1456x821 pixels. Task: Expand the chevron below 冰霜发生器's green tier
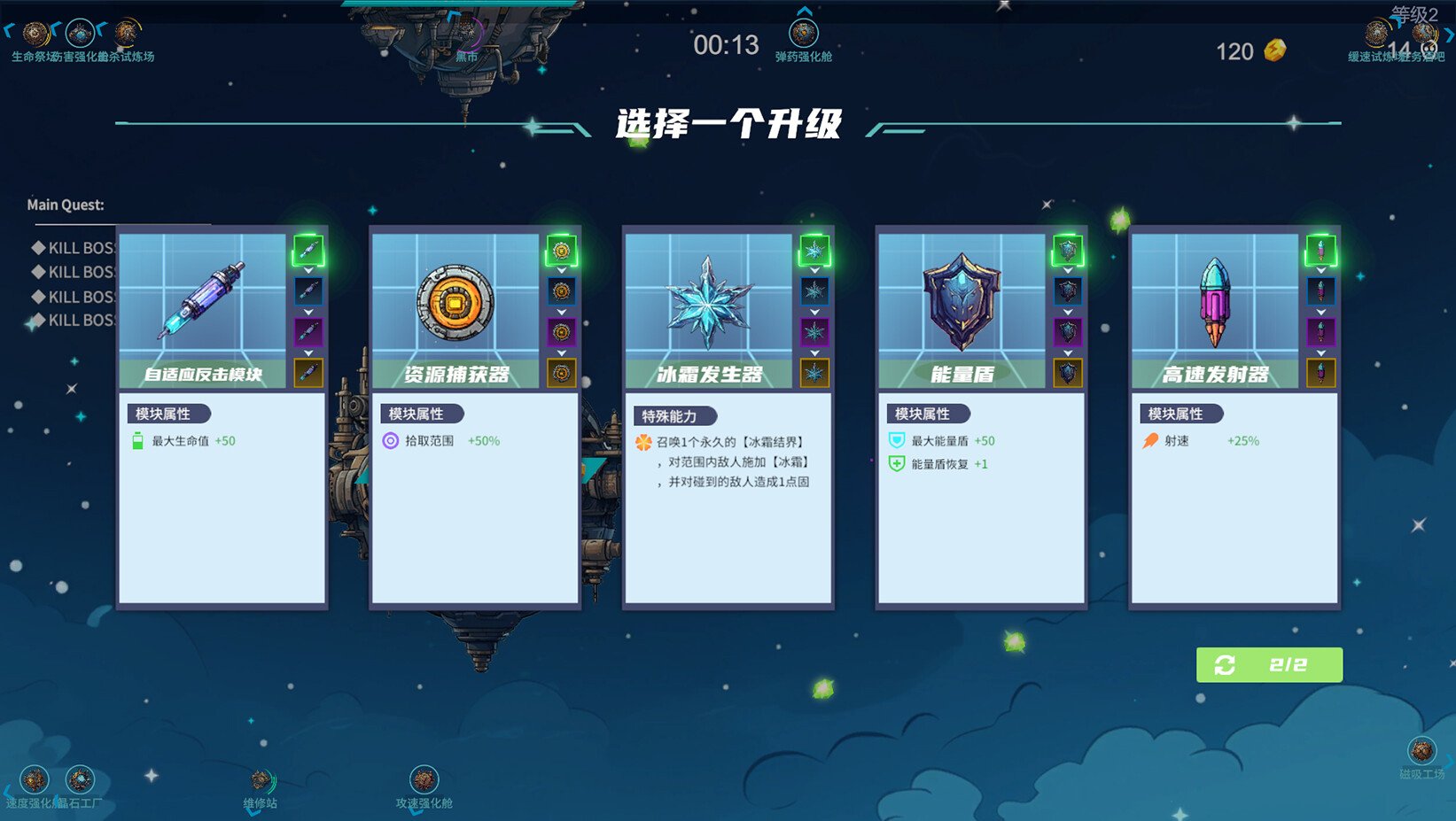tap(814, 271)
